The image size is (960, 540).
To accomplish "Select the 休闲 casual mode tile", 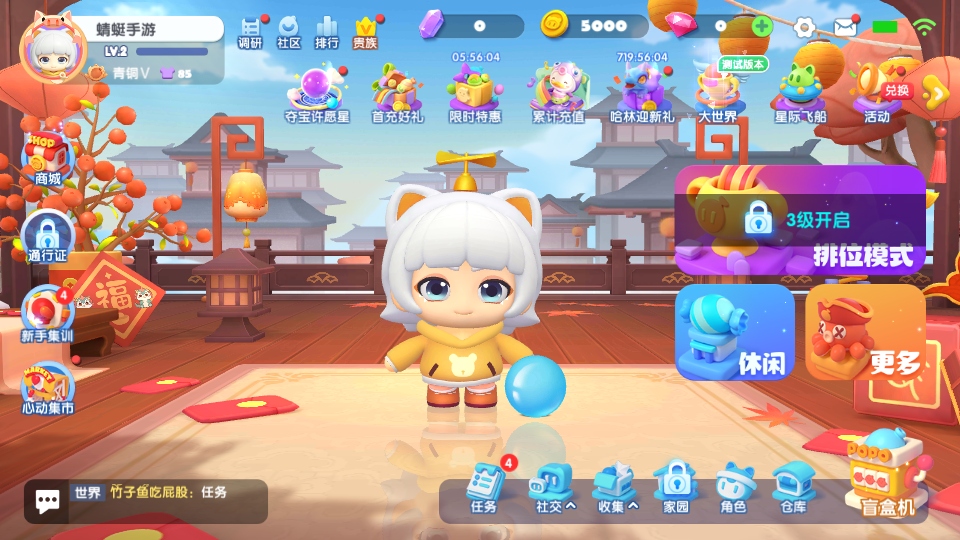I will (x=735, y=332).
